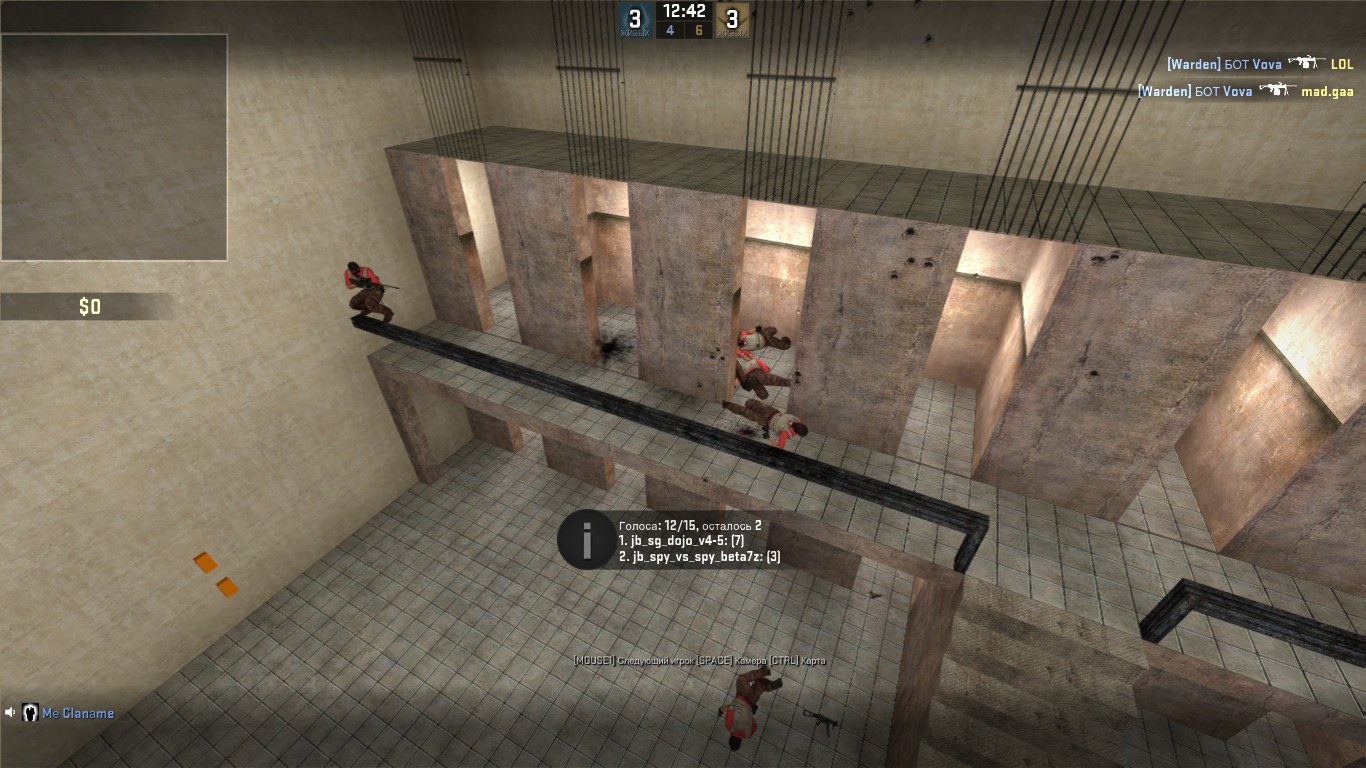Vote for map jb_sg_dojo_v4-5
This screenshot has height=768, width=1366.
click(x=681, y=541)
